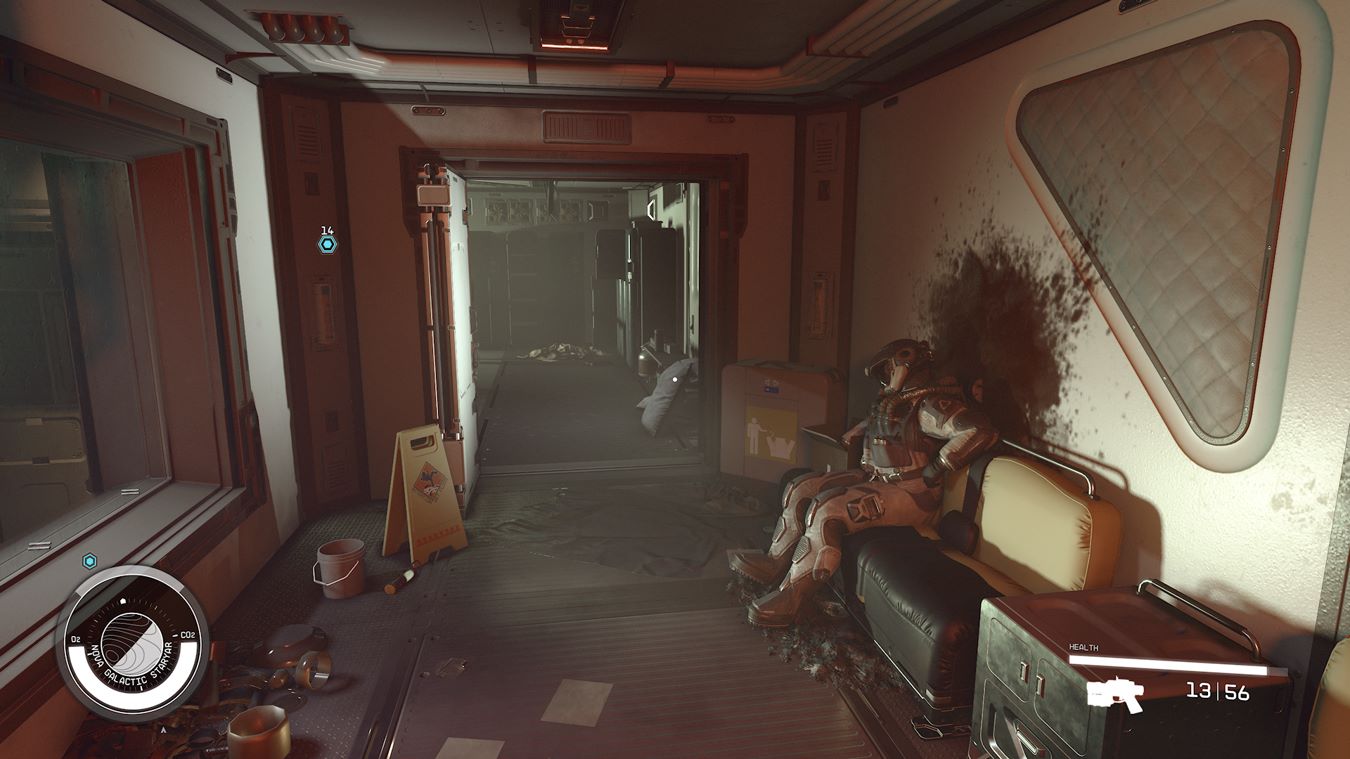Select the small blue hexagon above the compass
1350x759 pixels.
[90, 561]
